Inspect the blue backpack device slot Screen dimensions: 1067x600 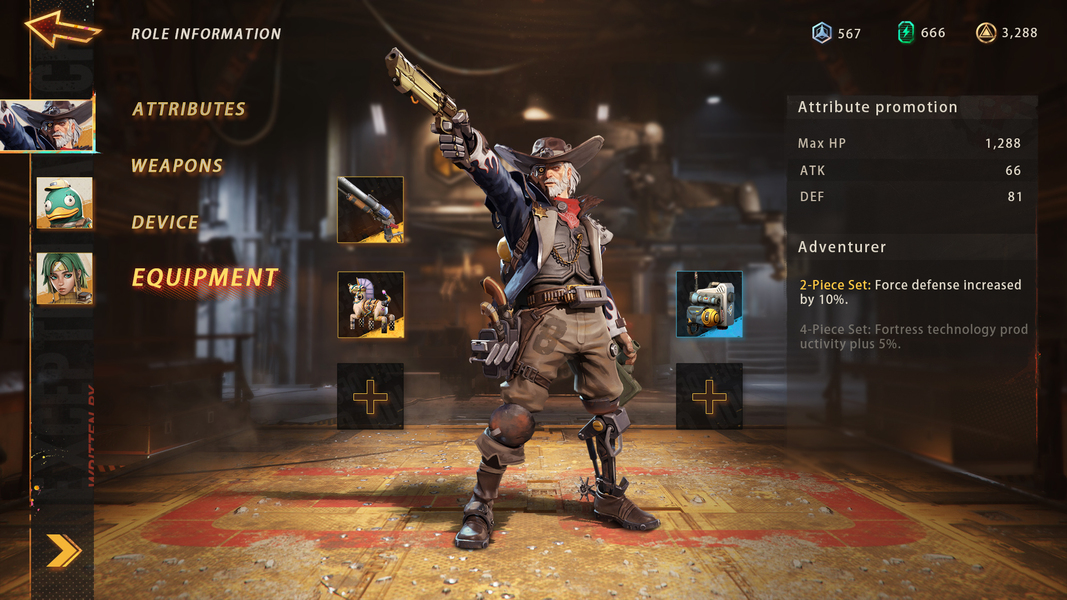pos(709,304)
